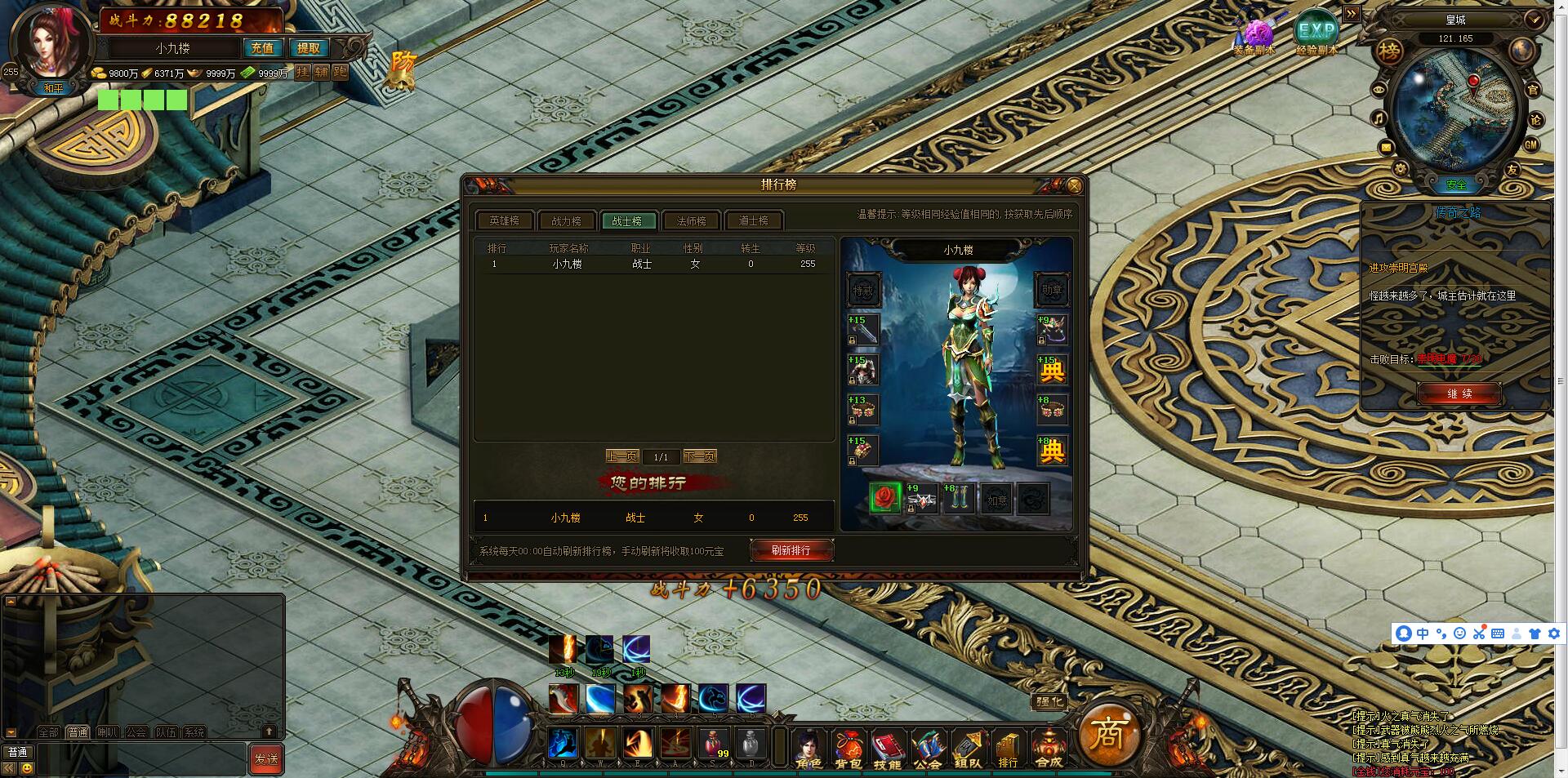Click the 继续 button in the quest panel
1568x778 pixels.
pos(1459,394)
